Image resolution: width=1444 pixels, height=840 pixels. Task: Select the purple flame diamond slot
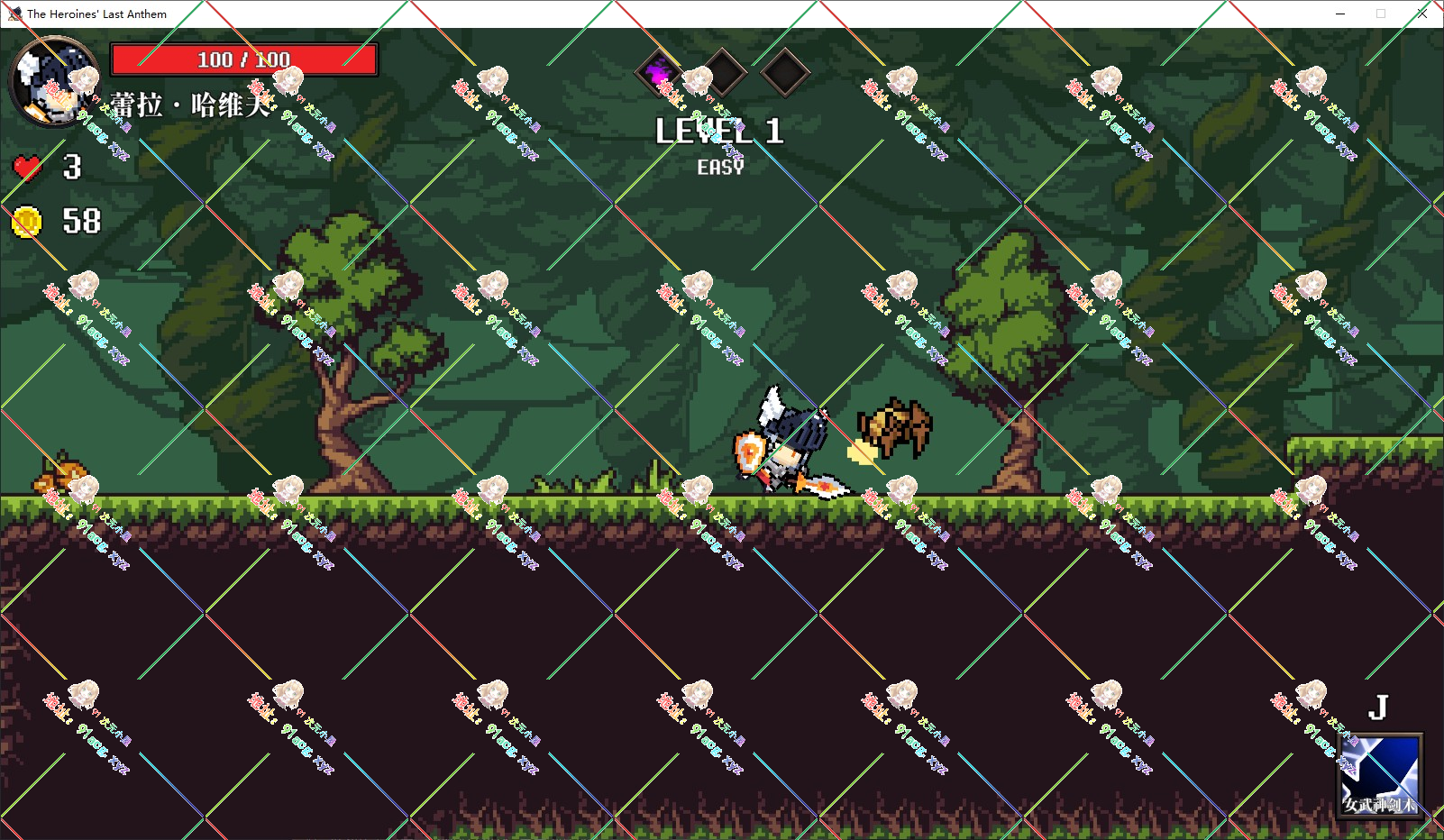(x=661, y=71)
